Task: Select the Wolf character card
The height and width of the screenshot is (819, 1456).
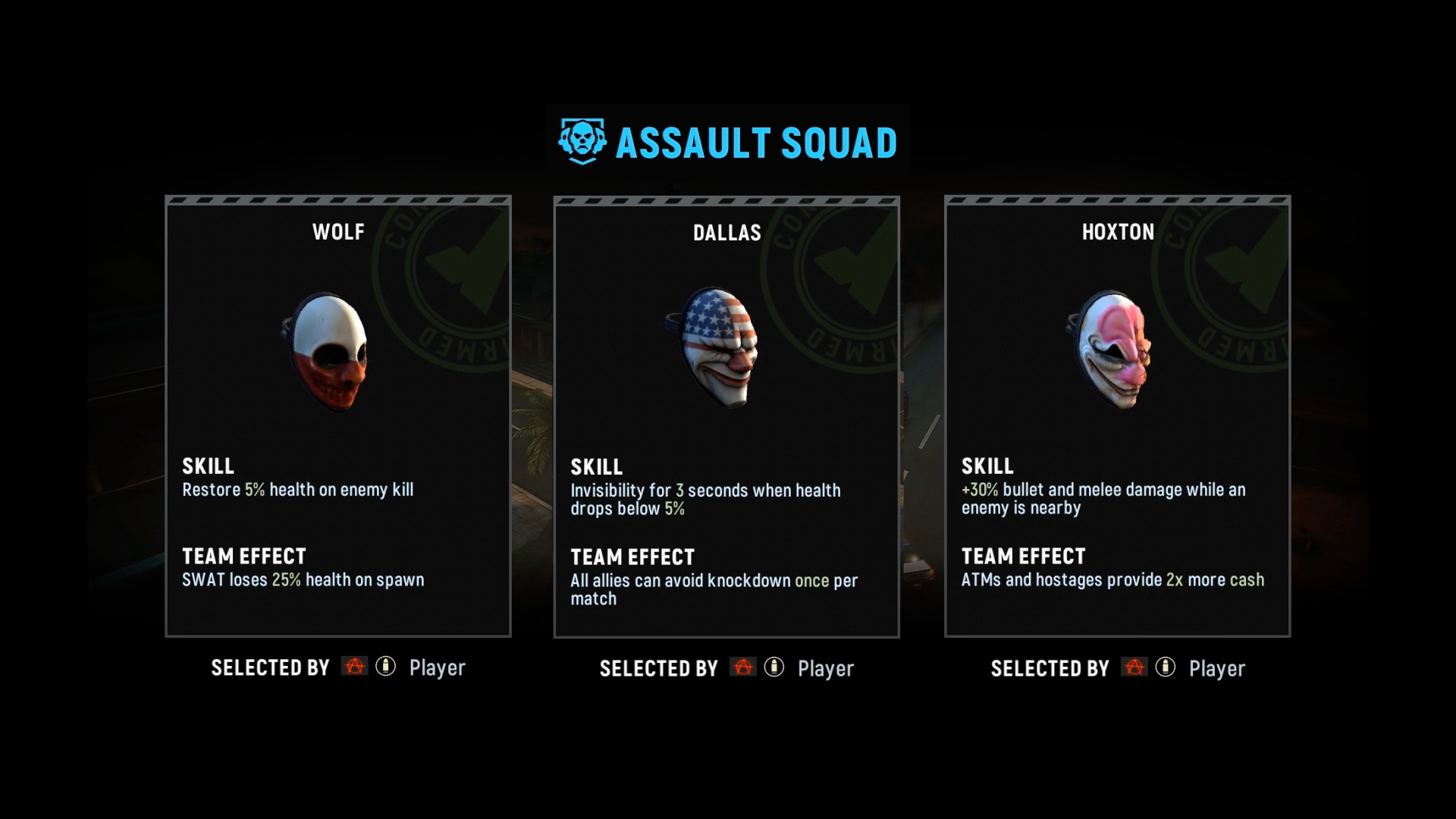Action: click(x=338, y=416)
